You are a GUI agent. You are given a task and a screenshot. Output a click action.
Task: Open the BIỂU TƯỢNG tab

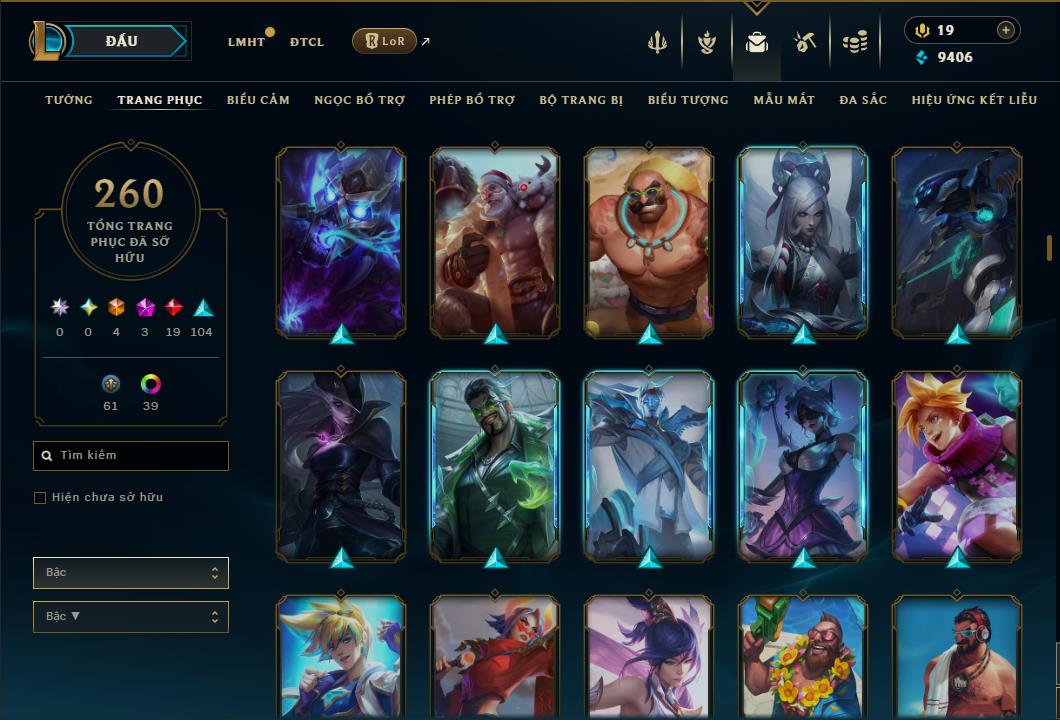688,100
